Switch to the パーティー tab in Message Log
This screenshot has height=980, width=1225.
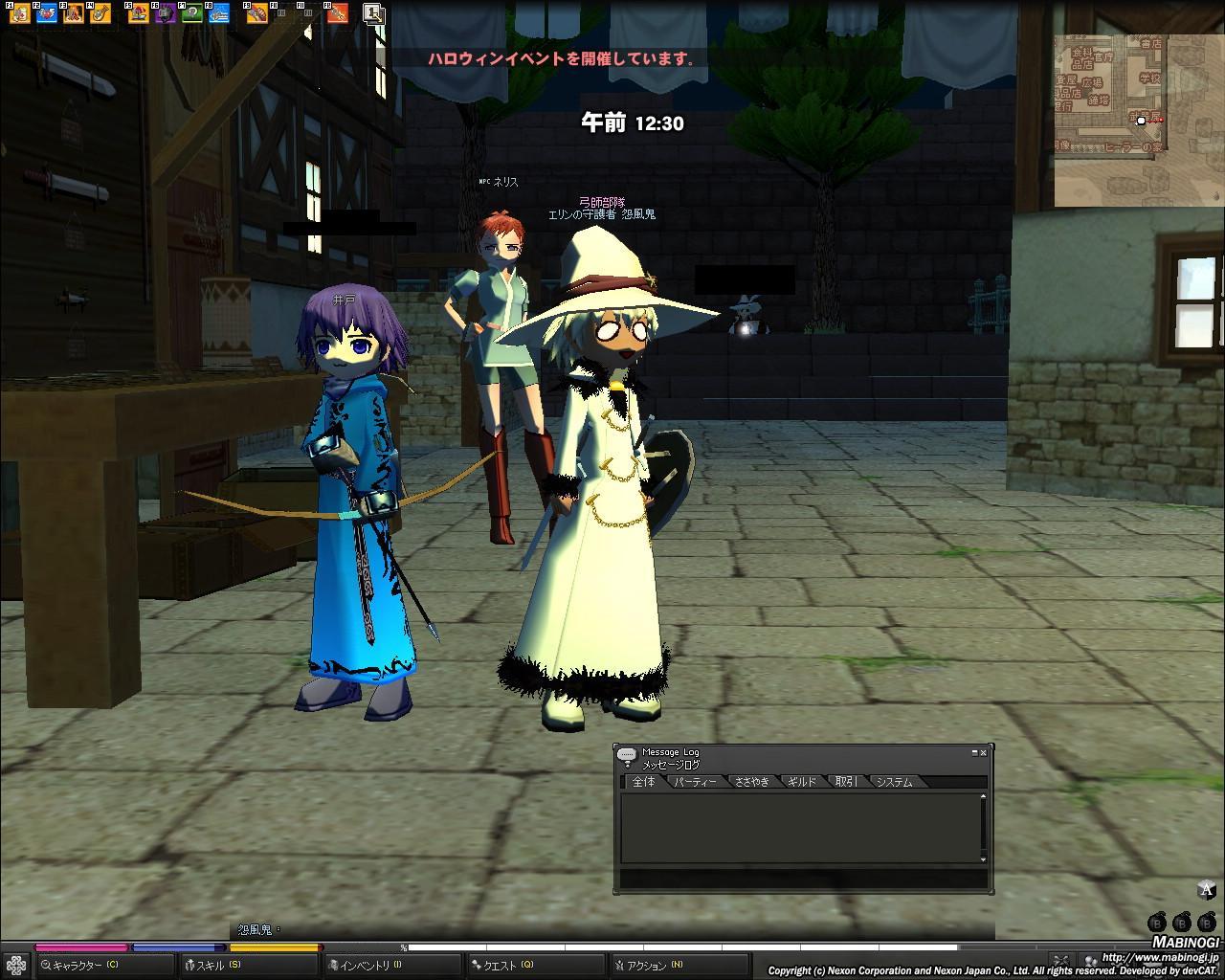[695, 782]
